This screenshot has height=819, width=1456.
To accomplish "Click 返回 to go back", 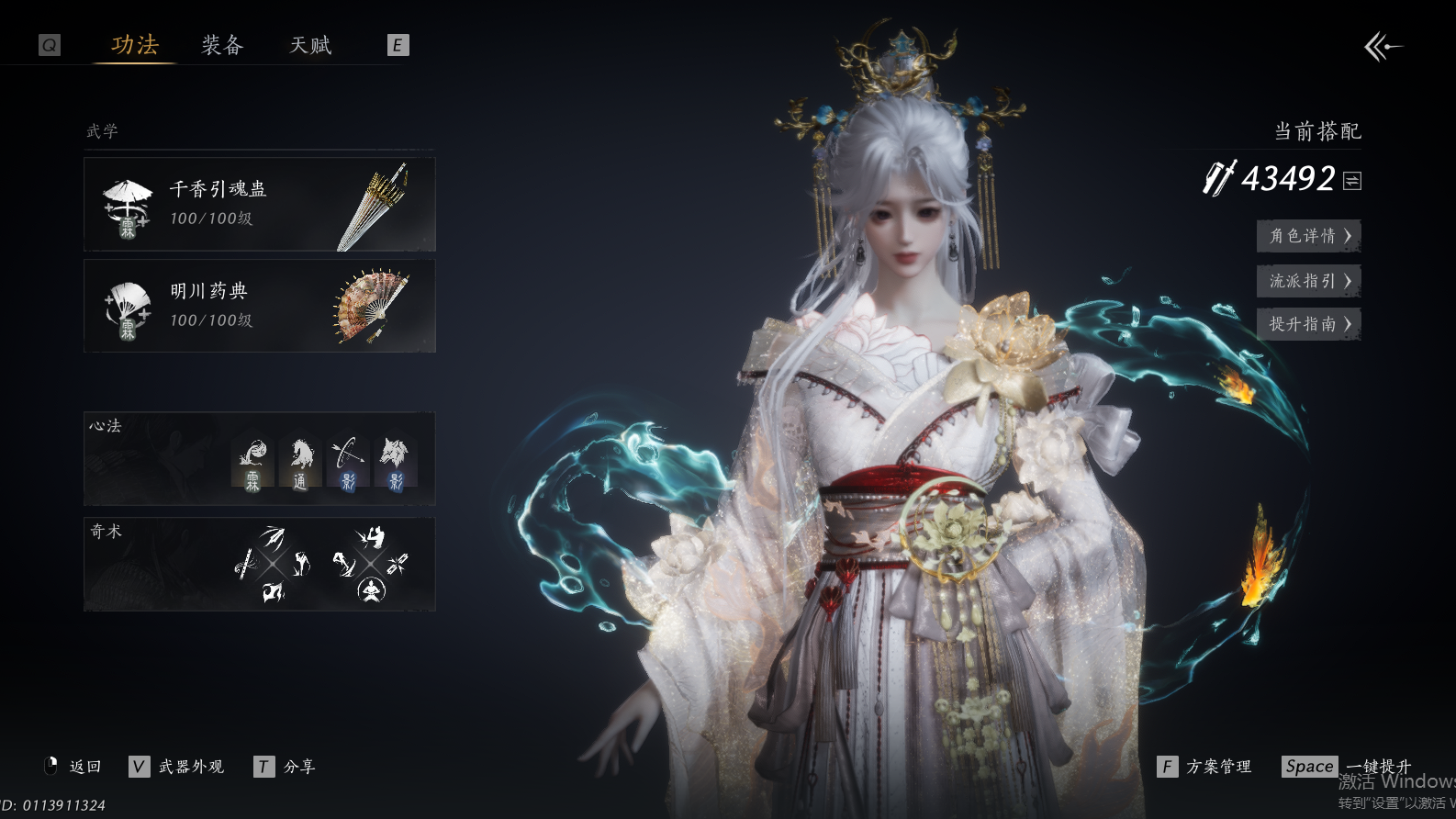I will (73, 767).
